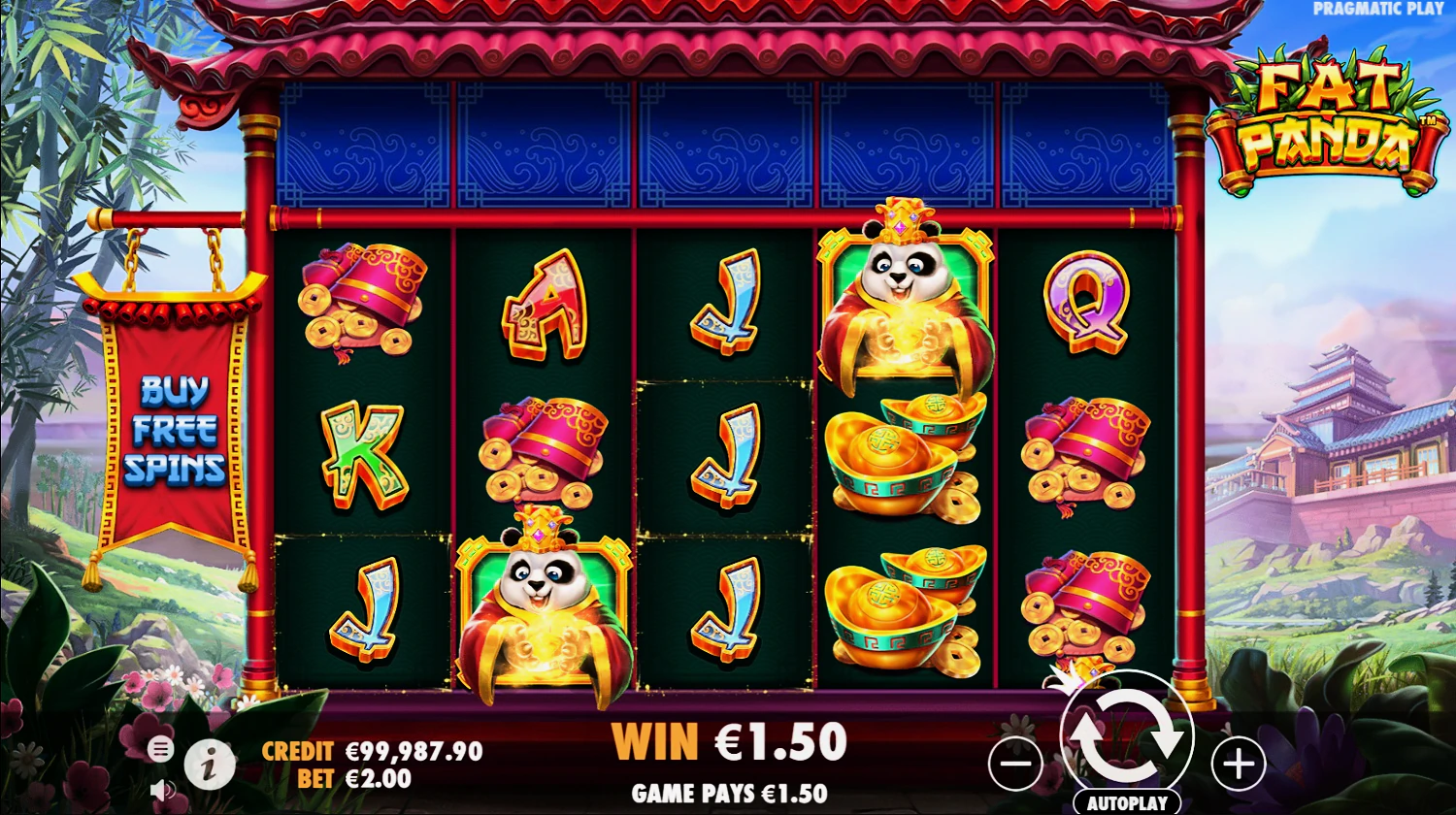Open the Autoplay options
This screenshot has width=1456, height=815.
tap(1126, 803)
